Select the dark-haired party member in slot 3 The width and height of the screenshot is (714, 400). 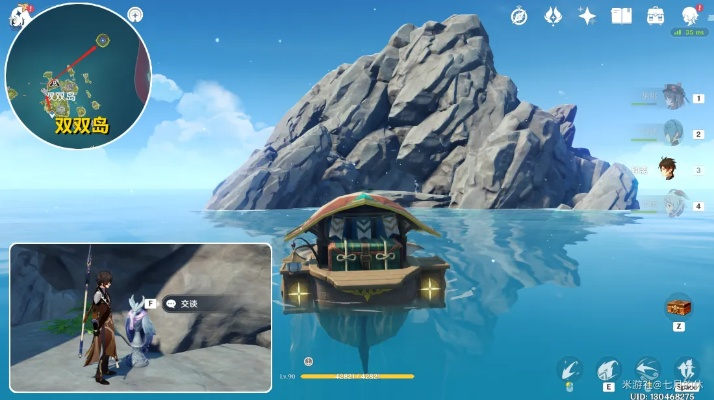point(671,169)
